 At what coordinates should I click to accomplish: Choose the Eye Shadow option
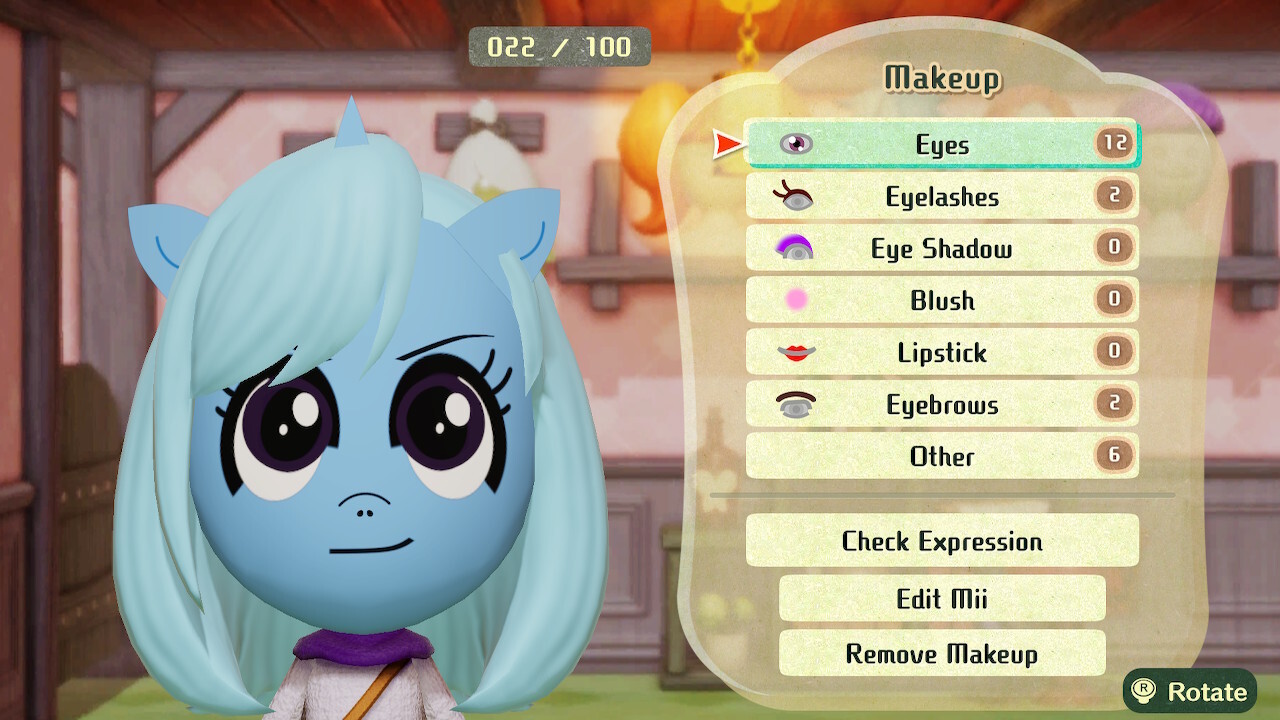(x=941, y=249)
